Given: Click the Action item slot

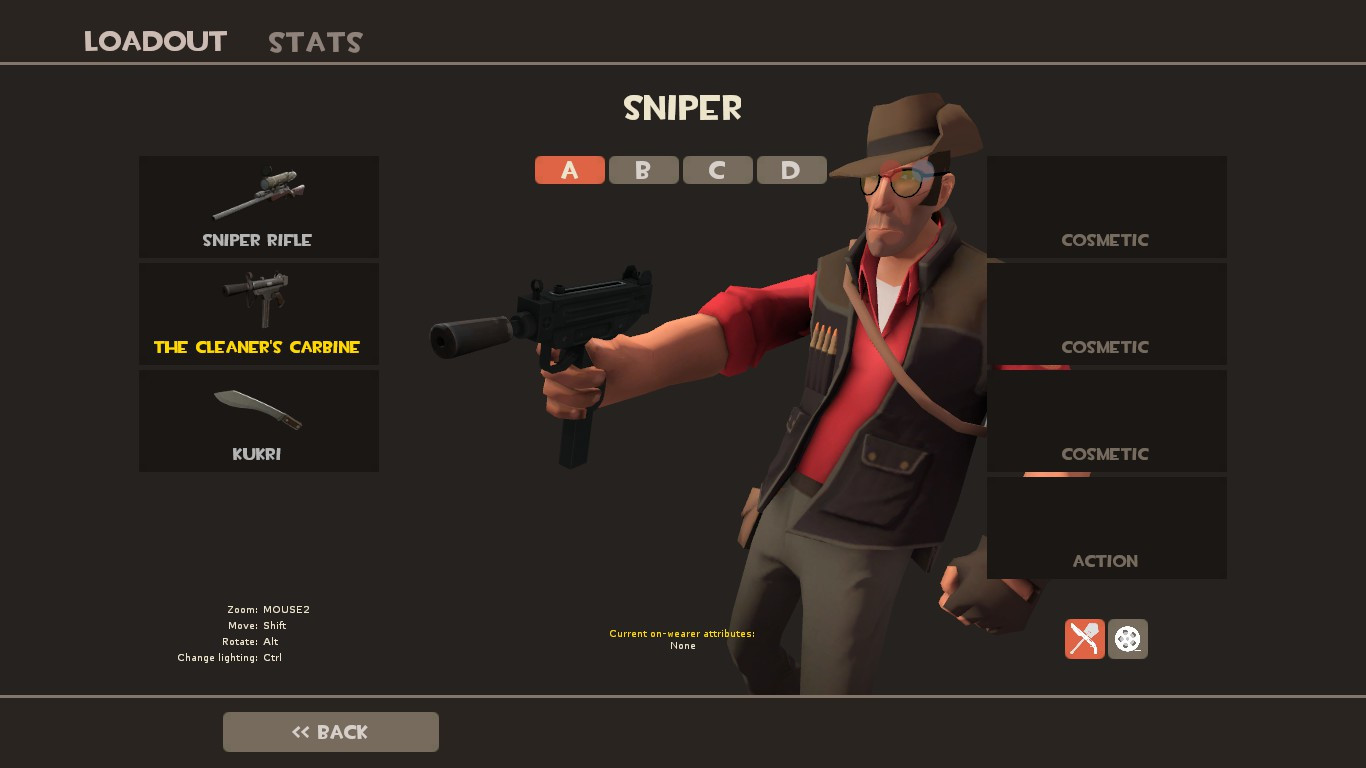Looking at the screenshot, I should click(x=1106, y=527).
